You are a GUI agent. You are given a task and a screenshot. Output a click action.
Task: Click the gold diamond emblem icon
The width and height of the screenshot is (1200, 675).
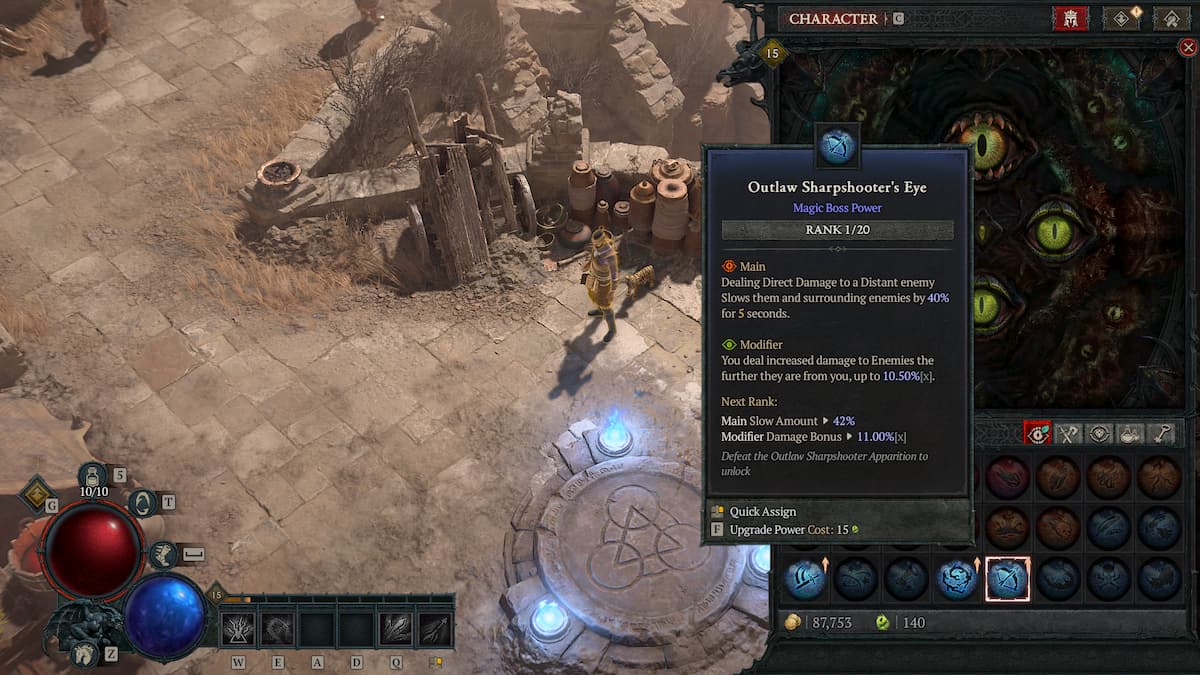click(x=38, y=491)
